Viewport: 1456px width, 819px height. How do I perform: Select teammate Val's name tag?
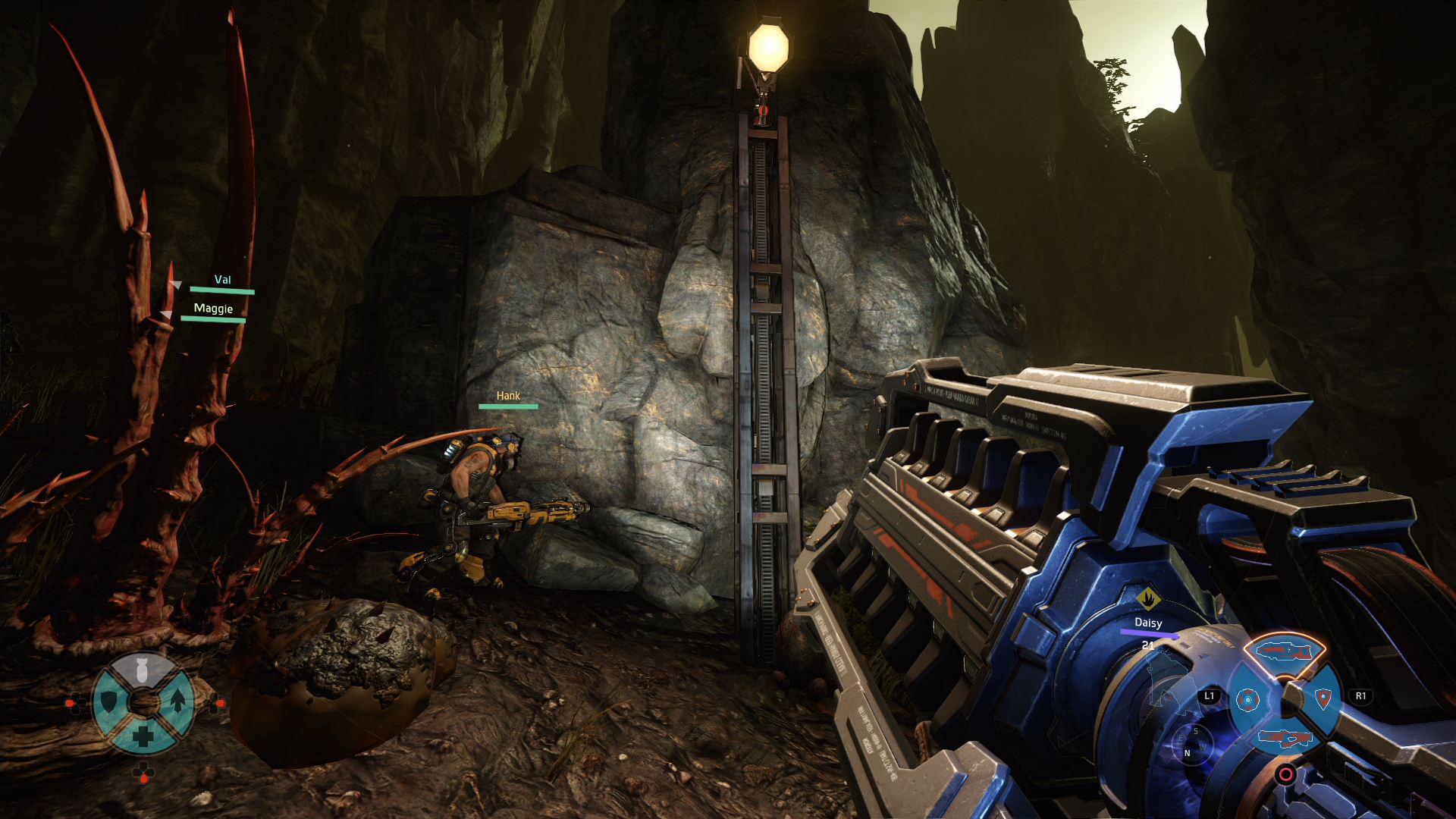click(x=222, y=280)
